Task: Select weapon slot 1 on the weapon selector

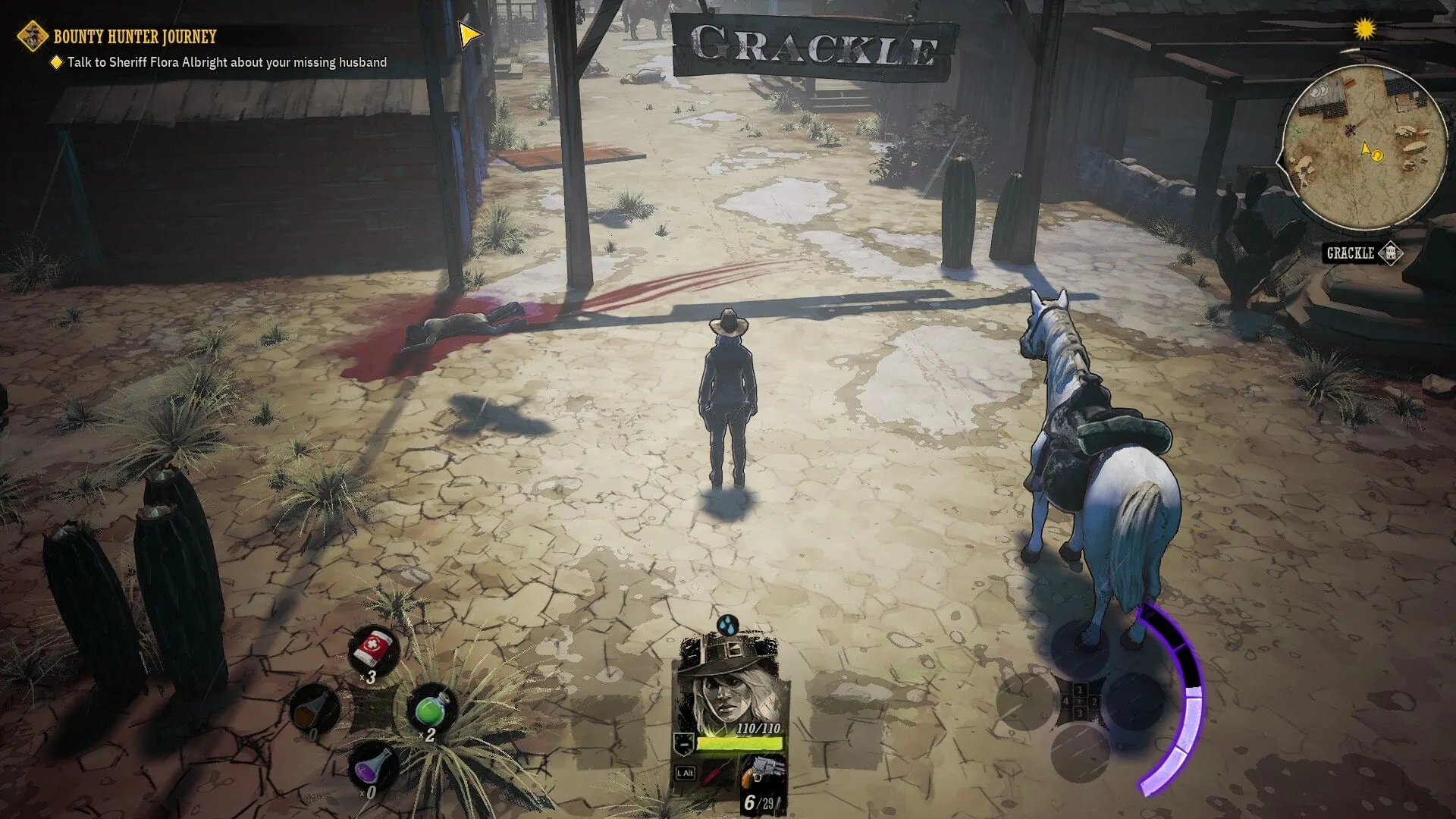Action: pos(1080,690)
